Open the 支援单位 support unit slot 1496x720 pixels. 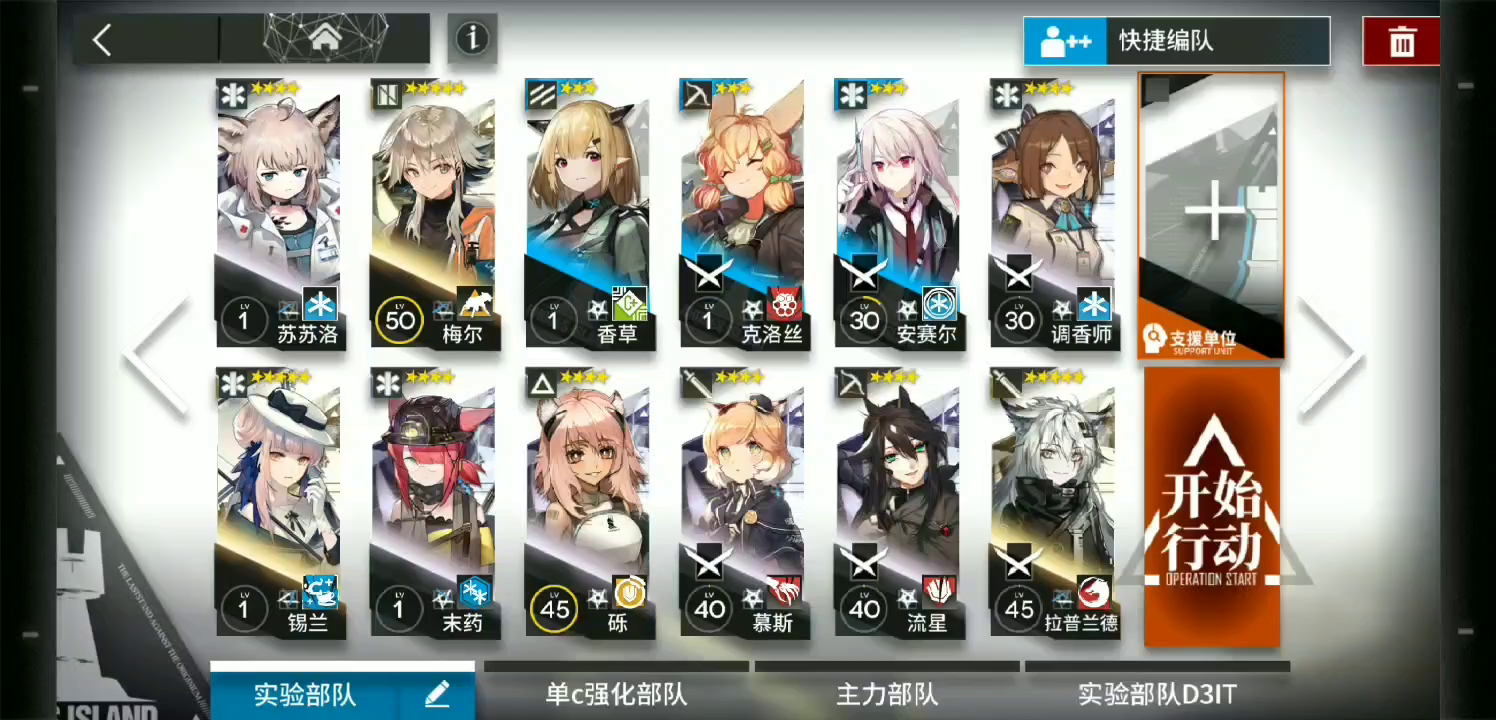1210,215
